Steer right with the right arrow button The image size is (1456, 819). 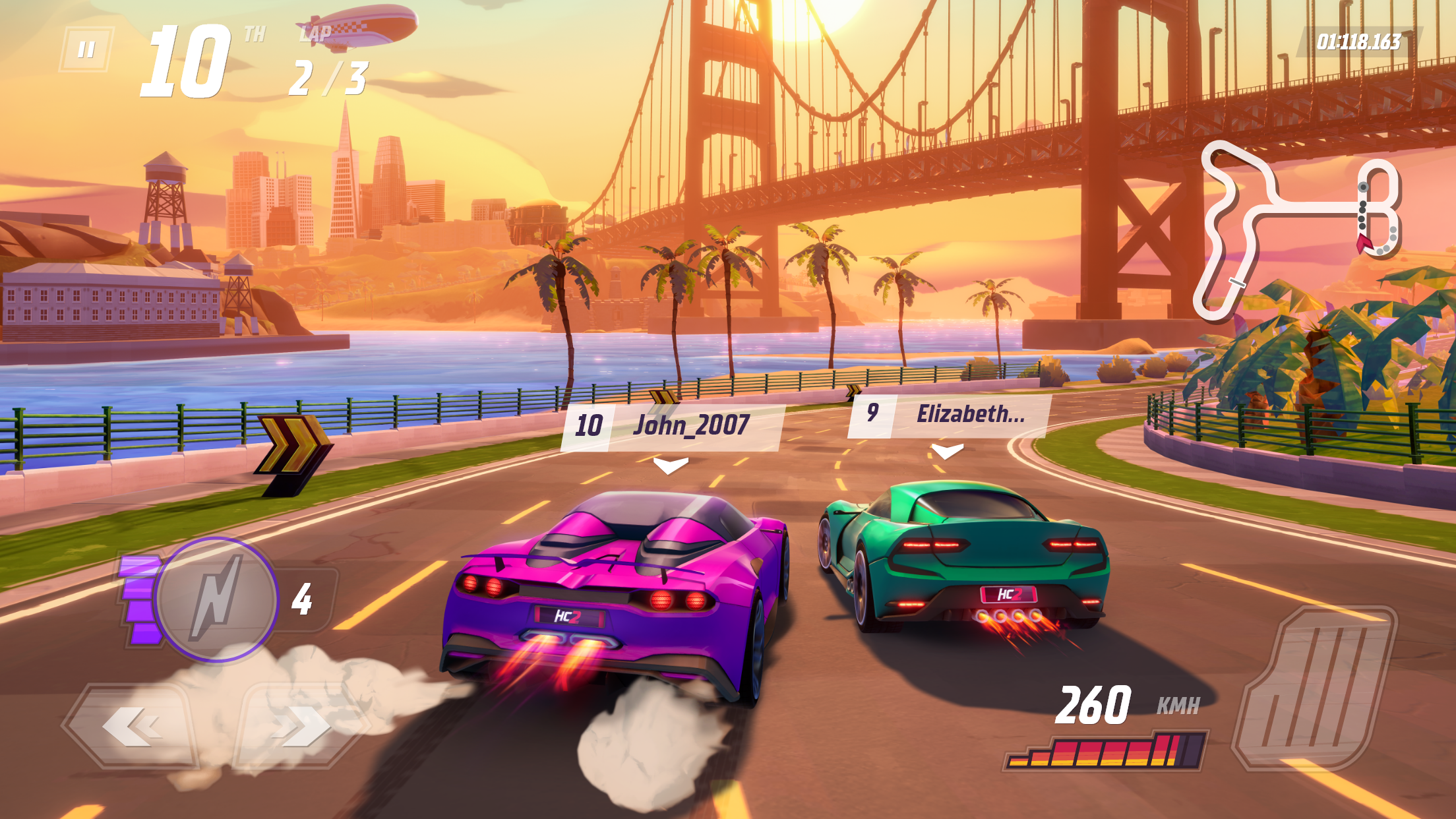[x=301, y=725]
